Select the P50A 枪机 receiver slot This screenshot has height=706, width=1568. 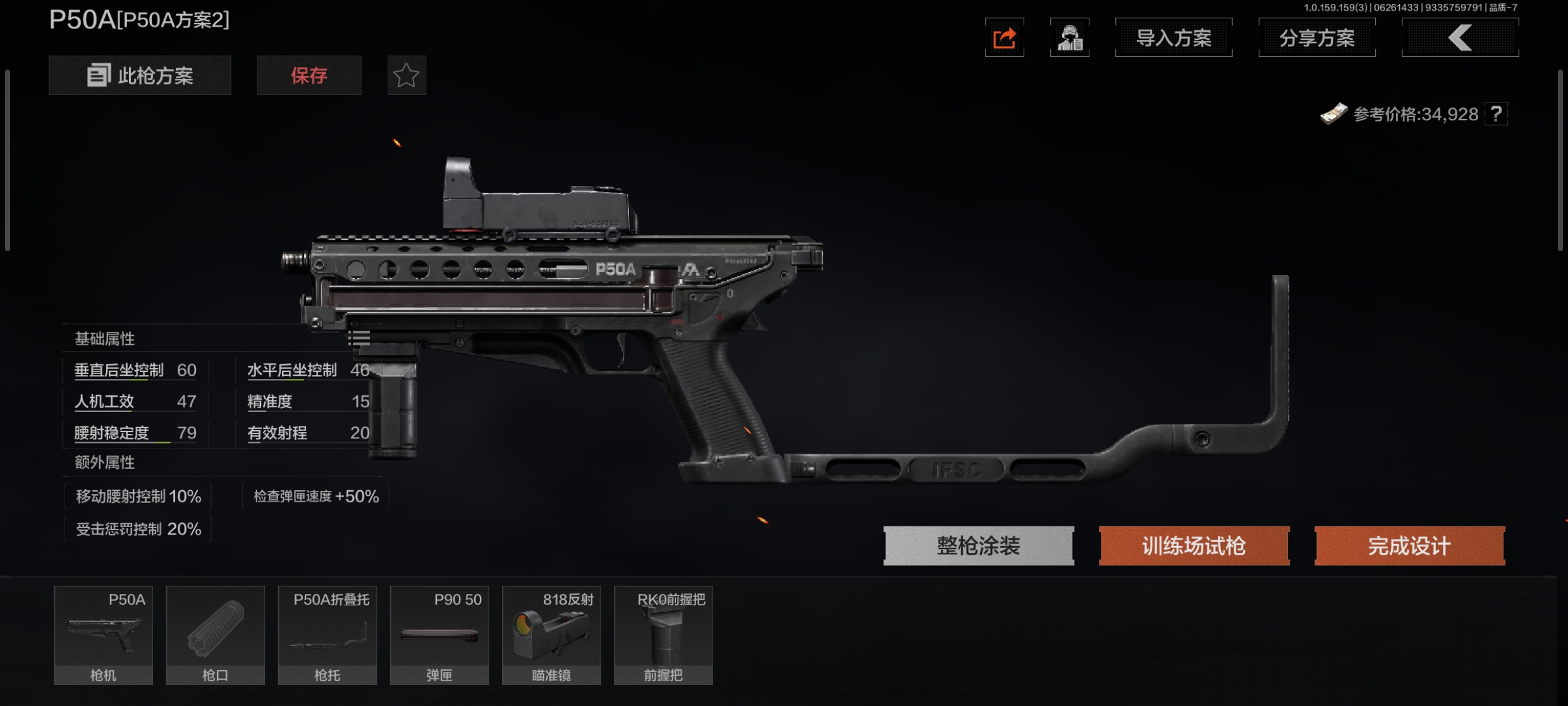[103, 635]
